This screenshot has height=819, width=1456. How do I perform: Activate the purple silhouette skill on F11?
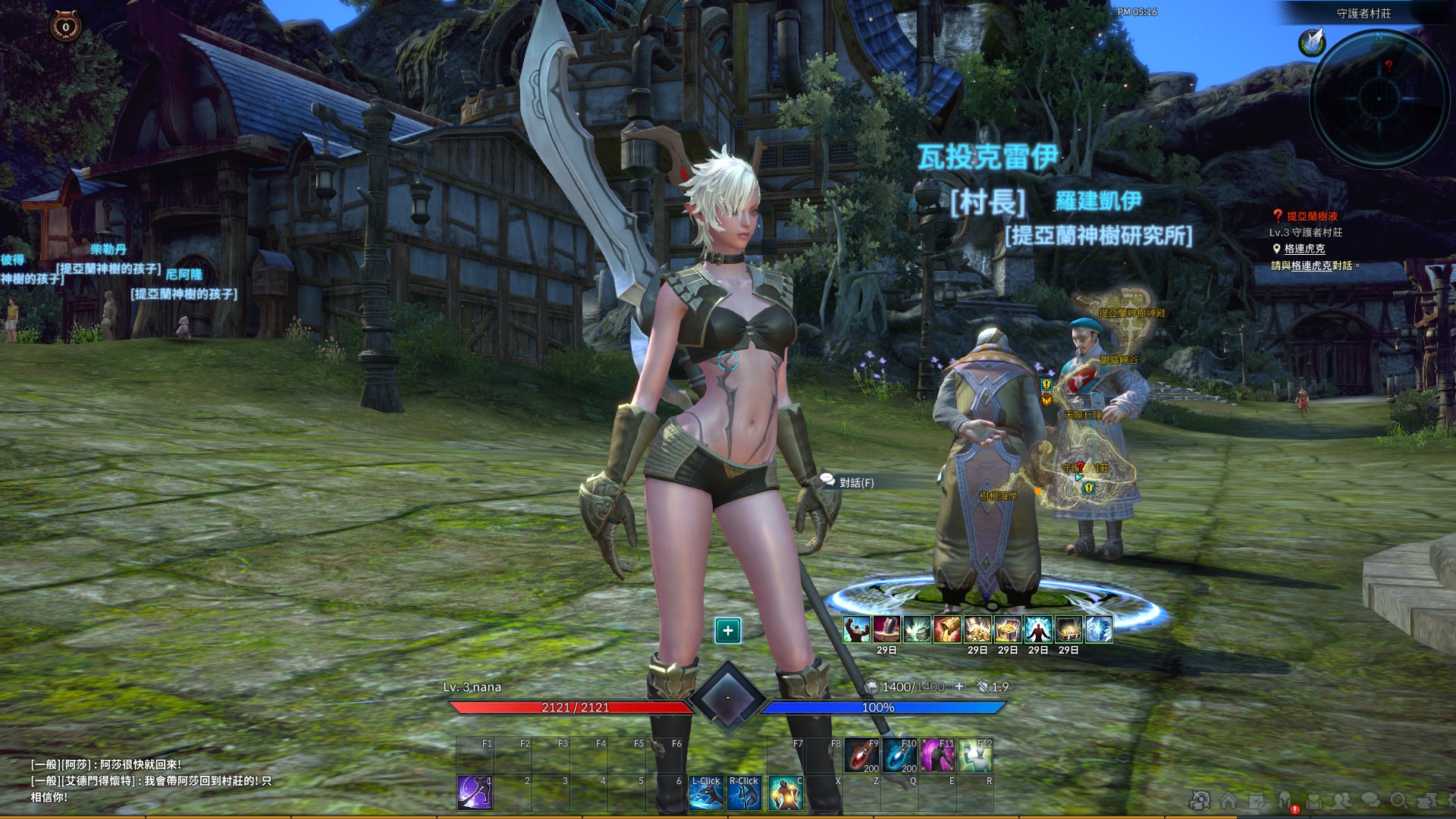click(x=937, y=755)
